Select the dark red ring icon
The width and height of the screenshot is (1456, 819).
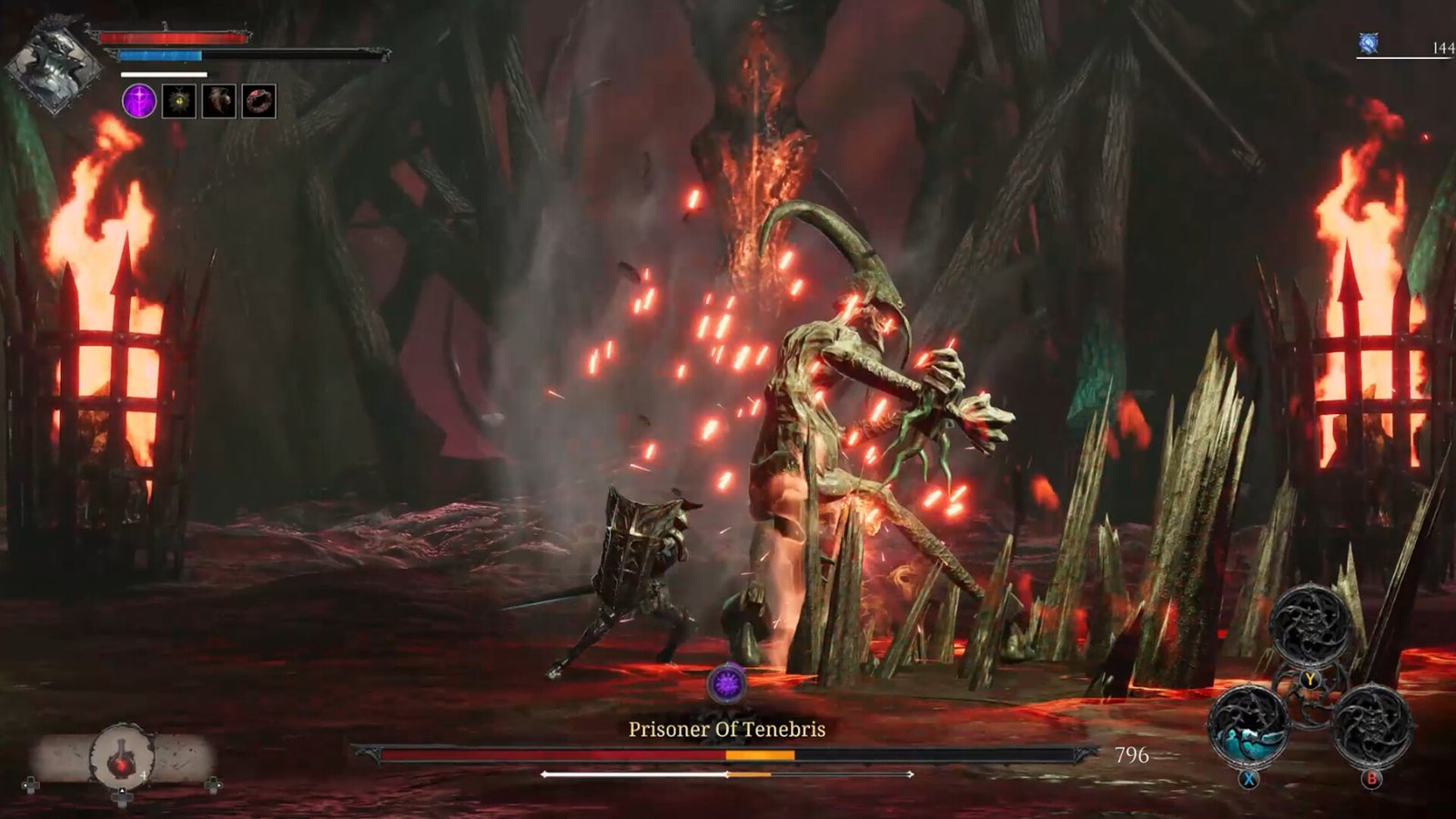pyautogui.click(x=258, y=101)
